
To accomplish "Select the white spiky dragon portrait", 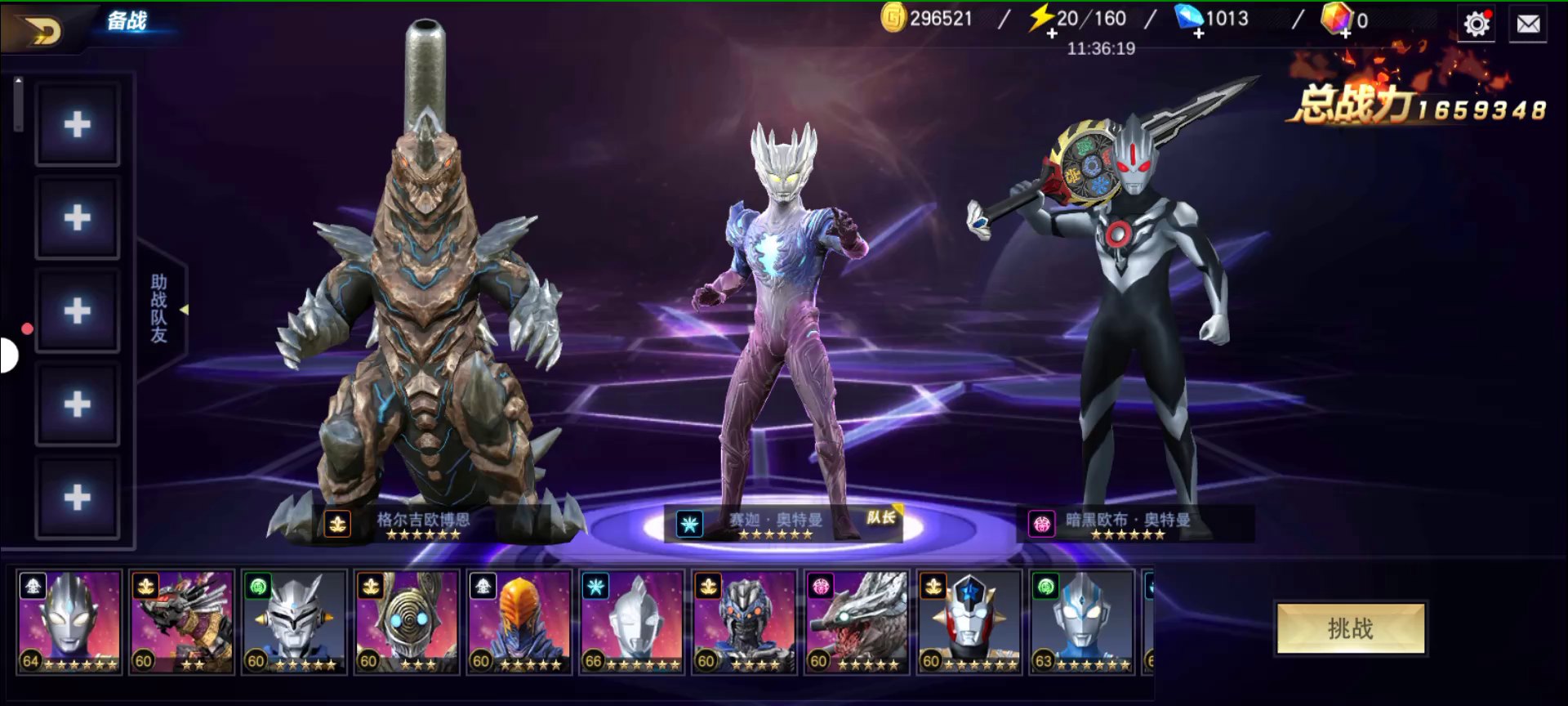I will coord(857,622).
